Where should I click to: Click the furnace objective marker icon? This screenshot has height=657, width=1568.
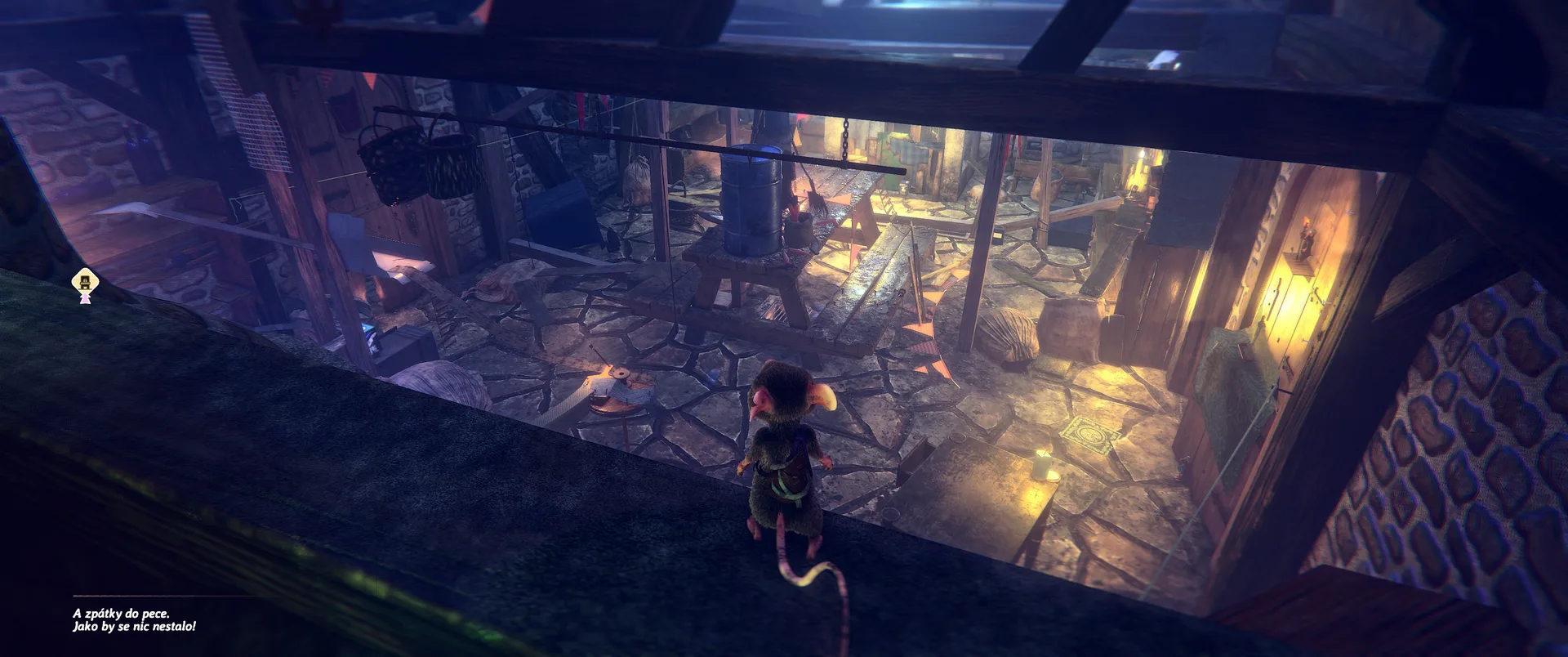(84, 284)
